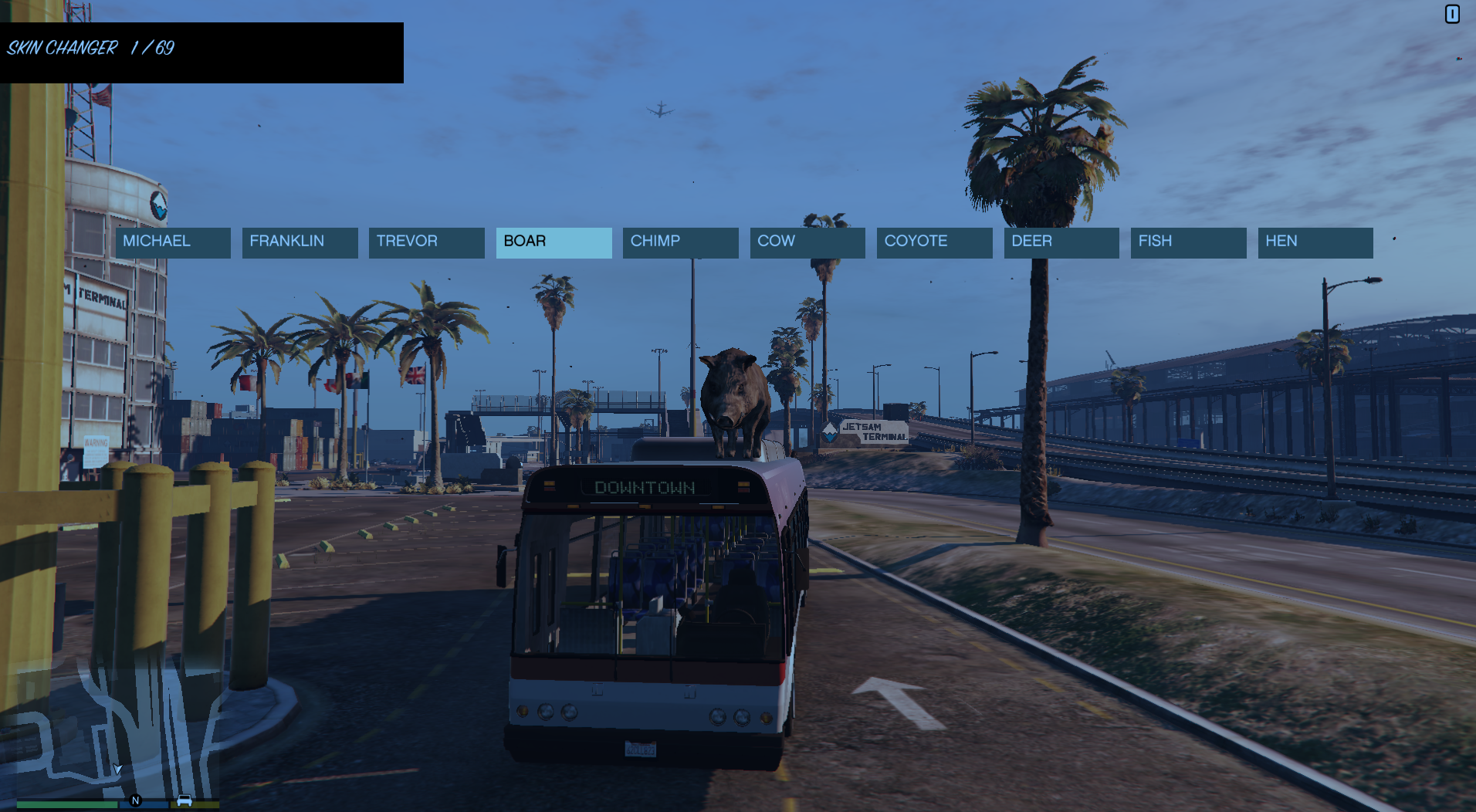Click the highlighted BOAR skin entry

[553, 242]
